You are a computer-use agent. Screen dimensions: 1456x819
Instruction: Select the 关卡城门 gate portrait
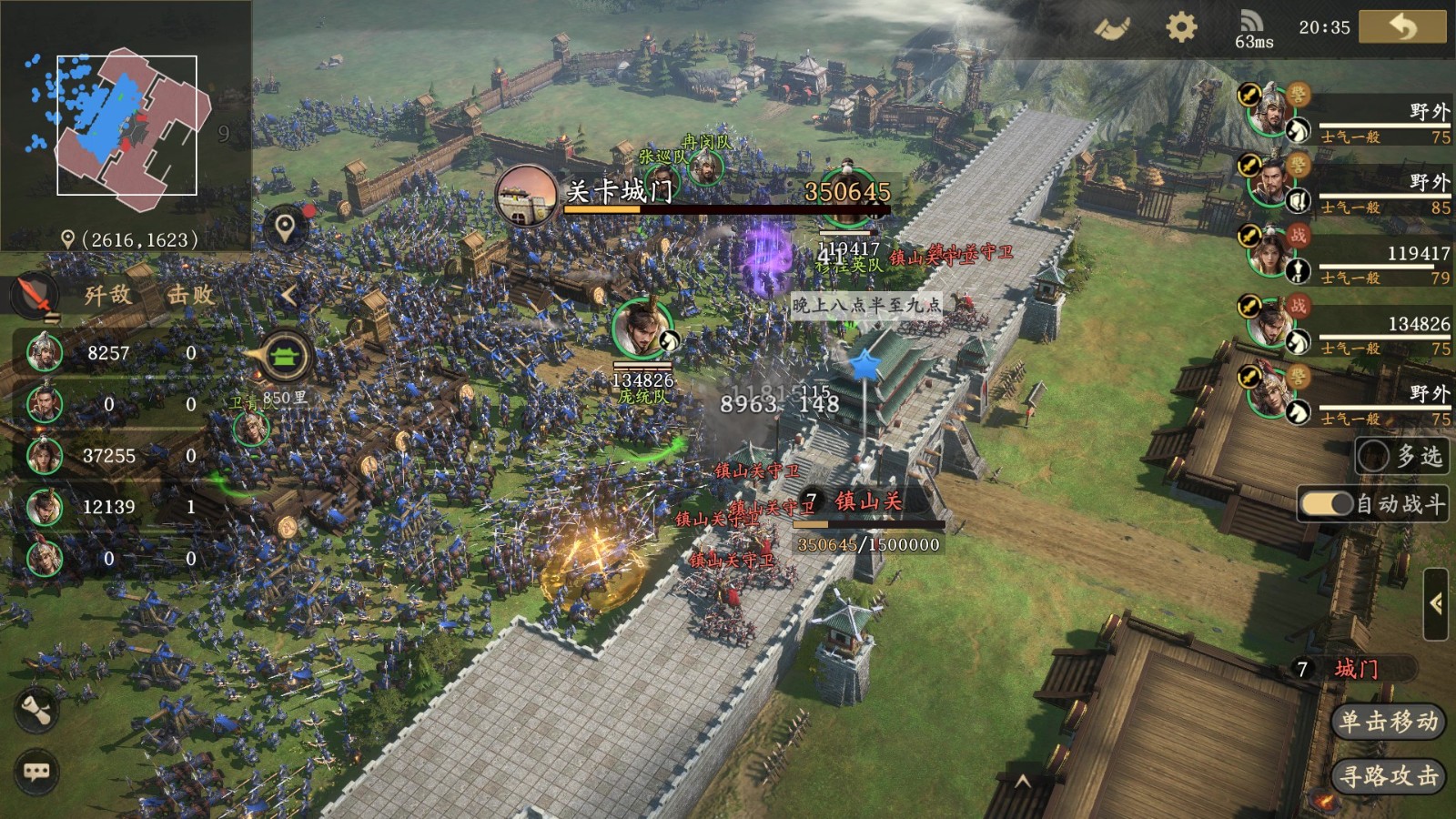[x=526, y=194]
